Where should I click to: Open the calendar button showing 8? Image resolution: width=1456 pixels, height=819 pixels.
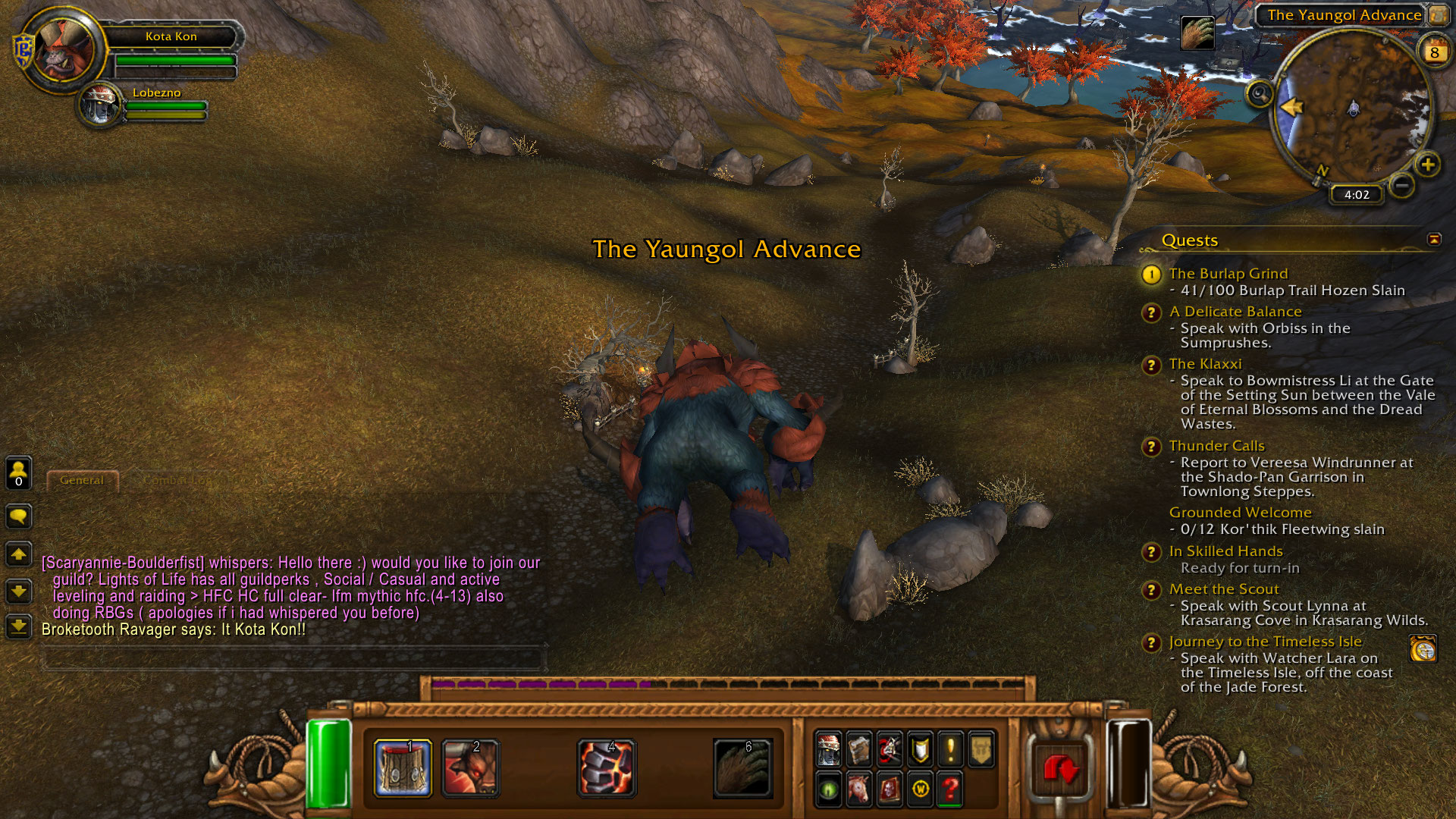point(1434,52)
